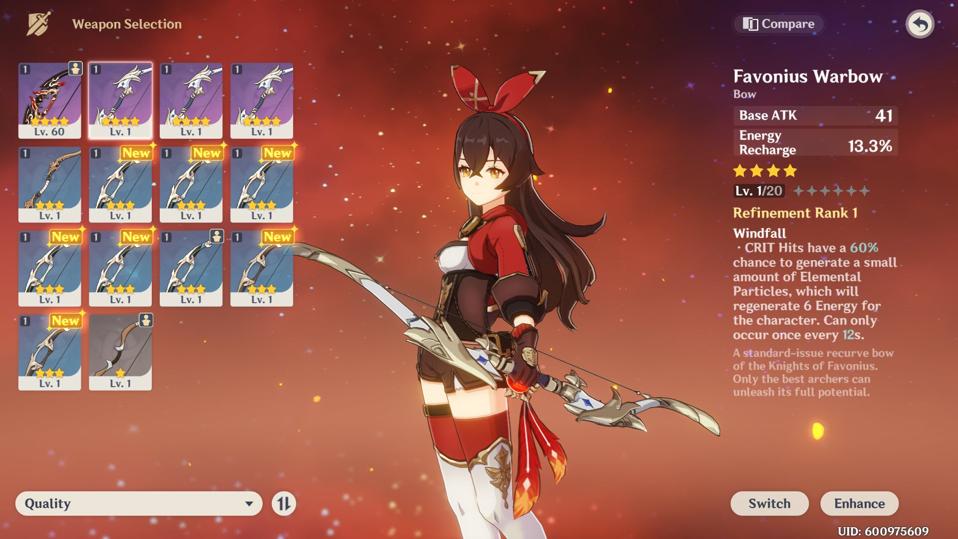Select the one-star gray bow slot

point(120,351)
